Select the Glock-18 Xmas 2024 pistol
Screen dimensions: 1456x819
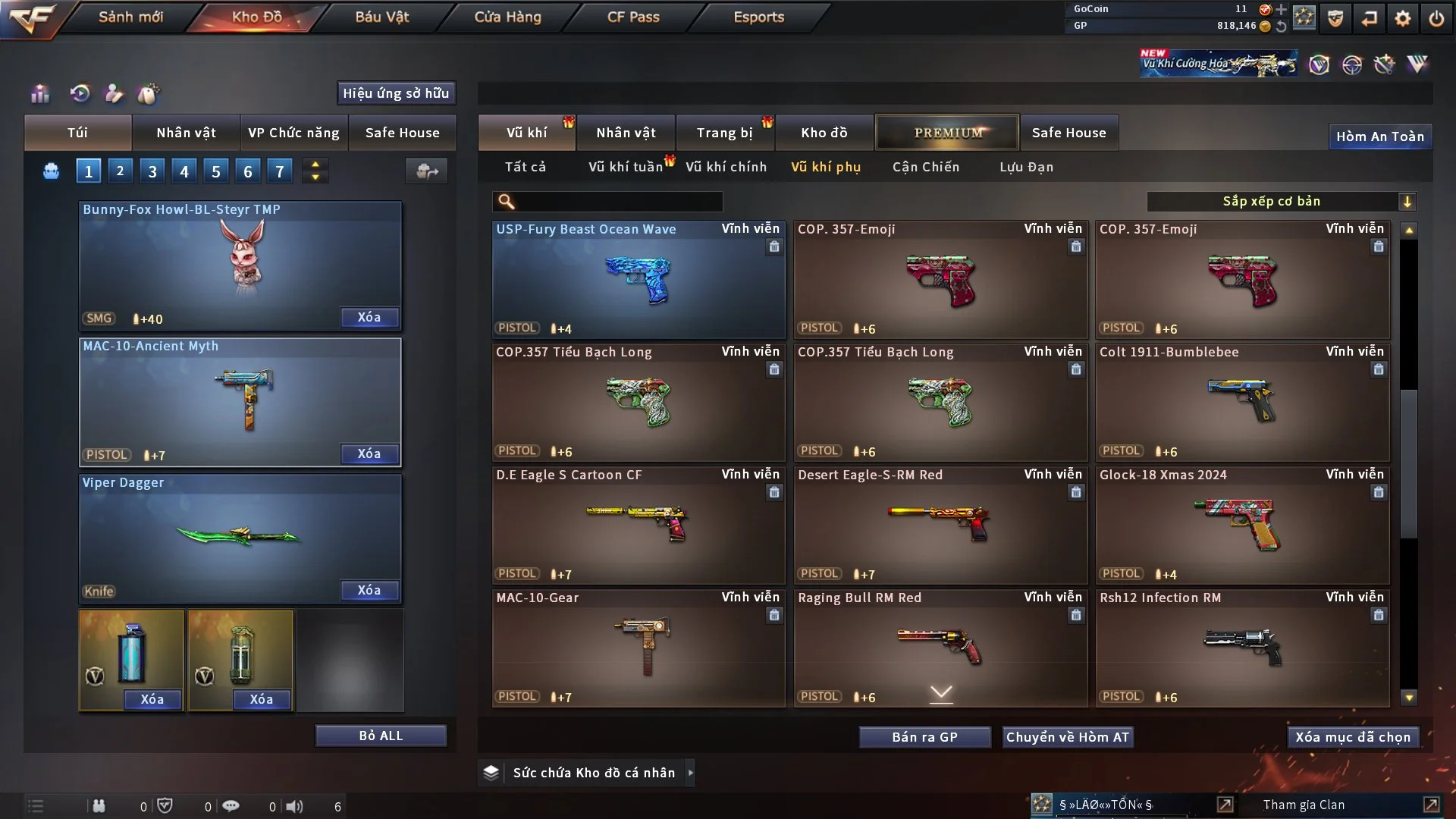[x=1241, y=525]
